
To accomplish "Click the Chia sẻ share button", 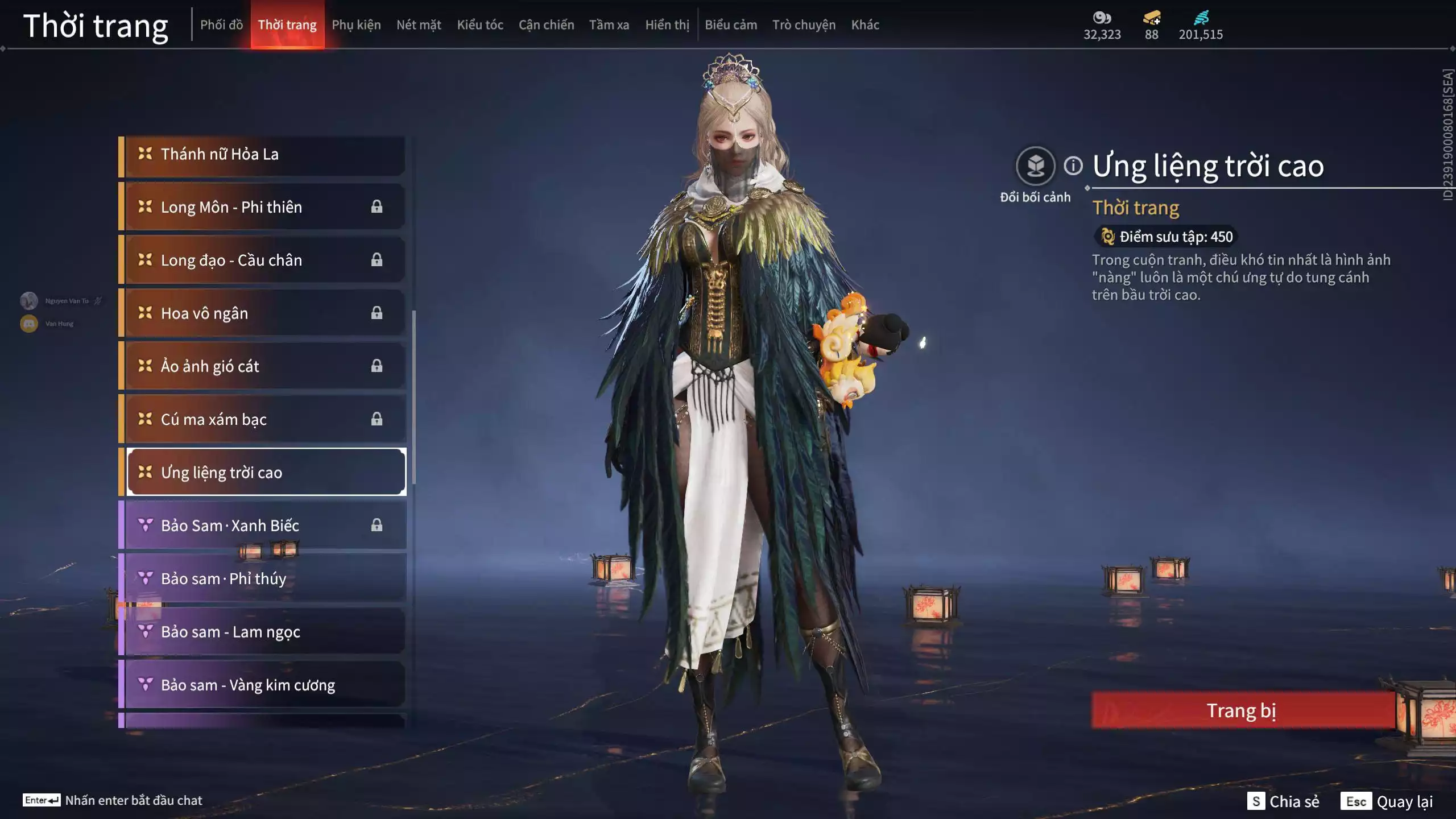I will pyautogui.click(x=1283, y=801).
